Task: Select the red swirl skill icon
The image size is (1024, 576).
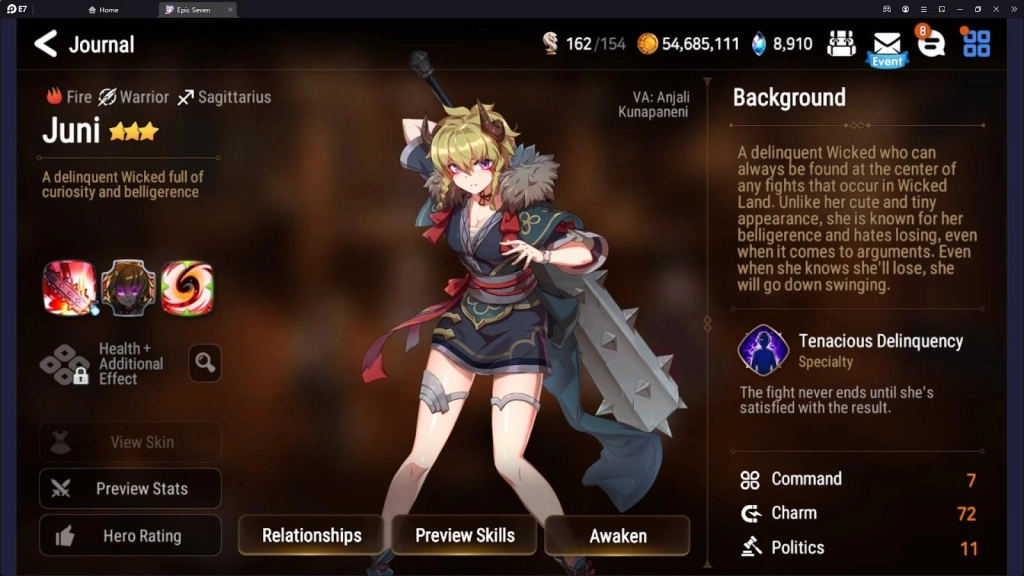Action: click(187, 289)
